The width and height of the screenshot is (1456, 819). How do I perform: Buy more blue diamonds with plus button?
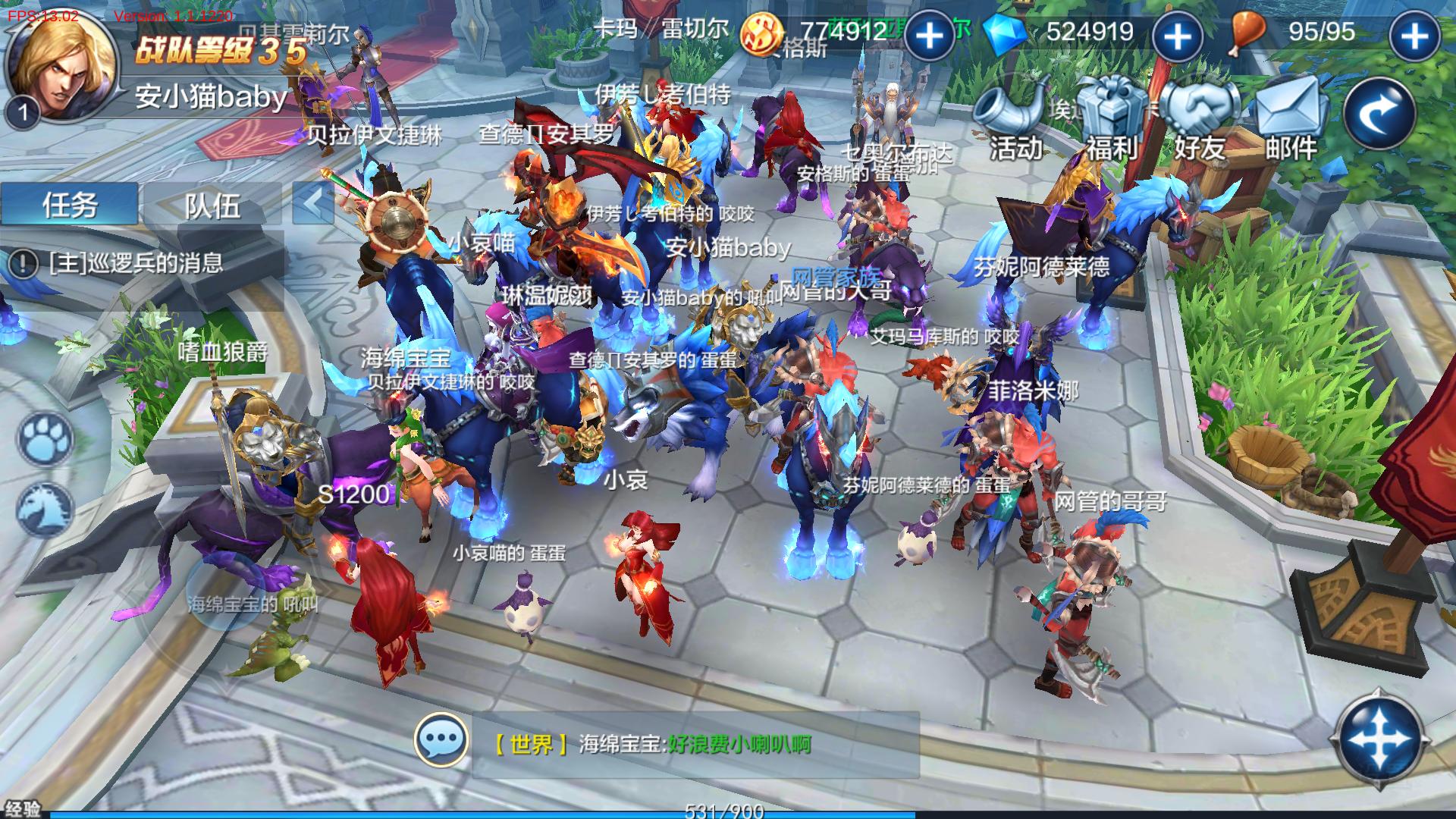point(1177,36)
